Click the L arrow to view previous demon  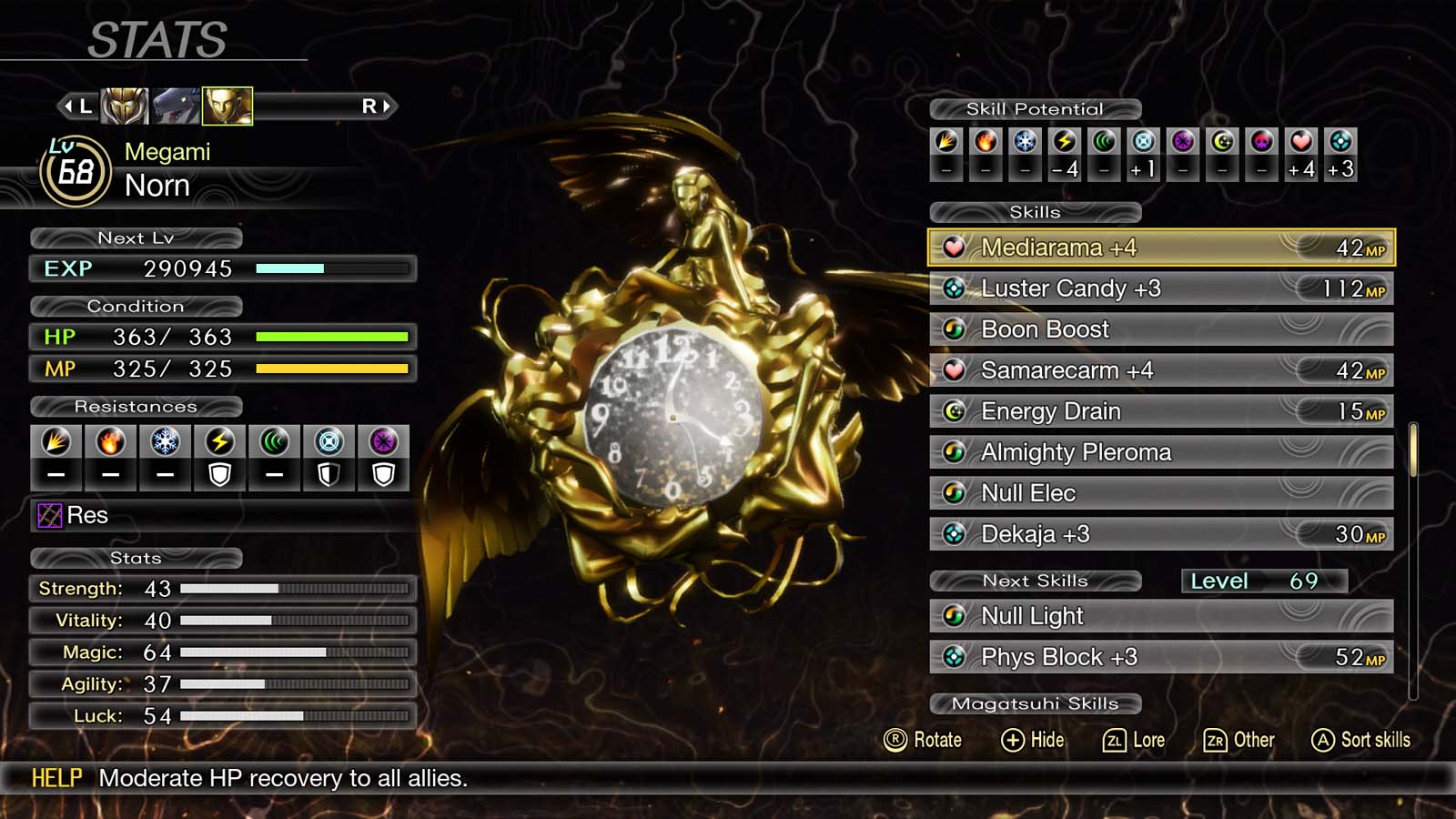click(x=78, y=104)
